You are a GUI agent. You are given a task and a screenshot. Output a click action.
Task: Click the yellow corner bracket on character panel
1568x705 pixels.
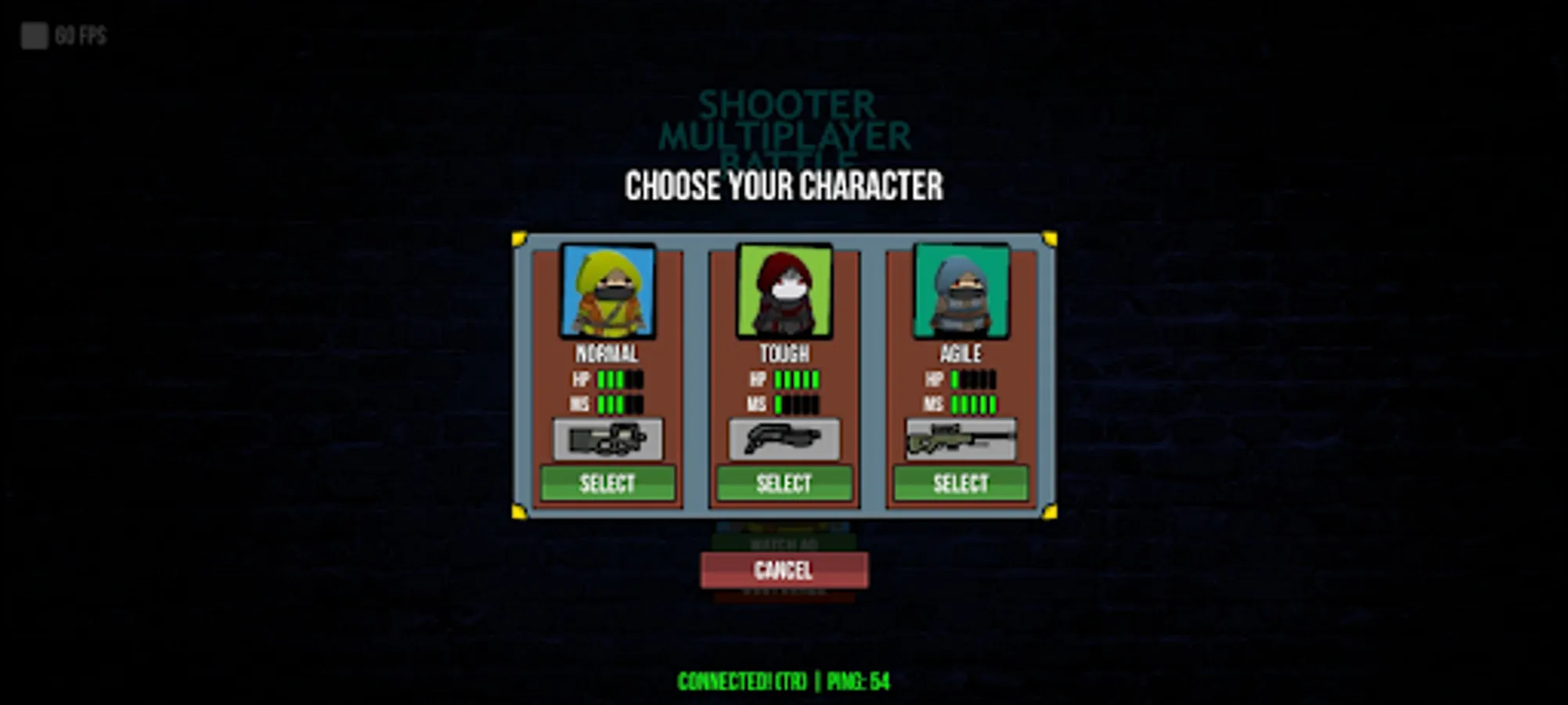(518, 237)
